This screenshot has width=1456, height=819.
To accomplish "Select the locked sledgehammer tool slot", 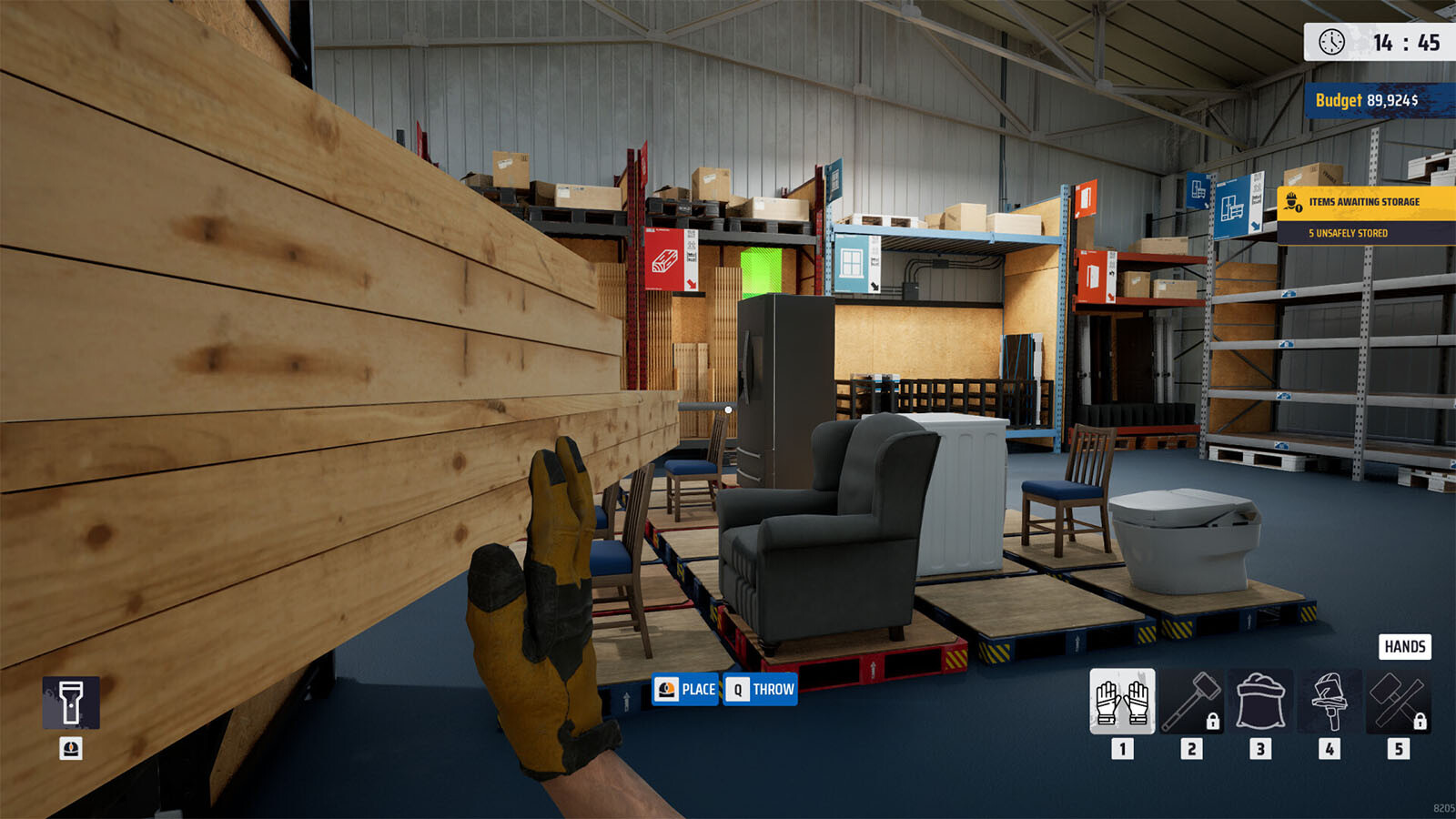I will pos(1192,702).
